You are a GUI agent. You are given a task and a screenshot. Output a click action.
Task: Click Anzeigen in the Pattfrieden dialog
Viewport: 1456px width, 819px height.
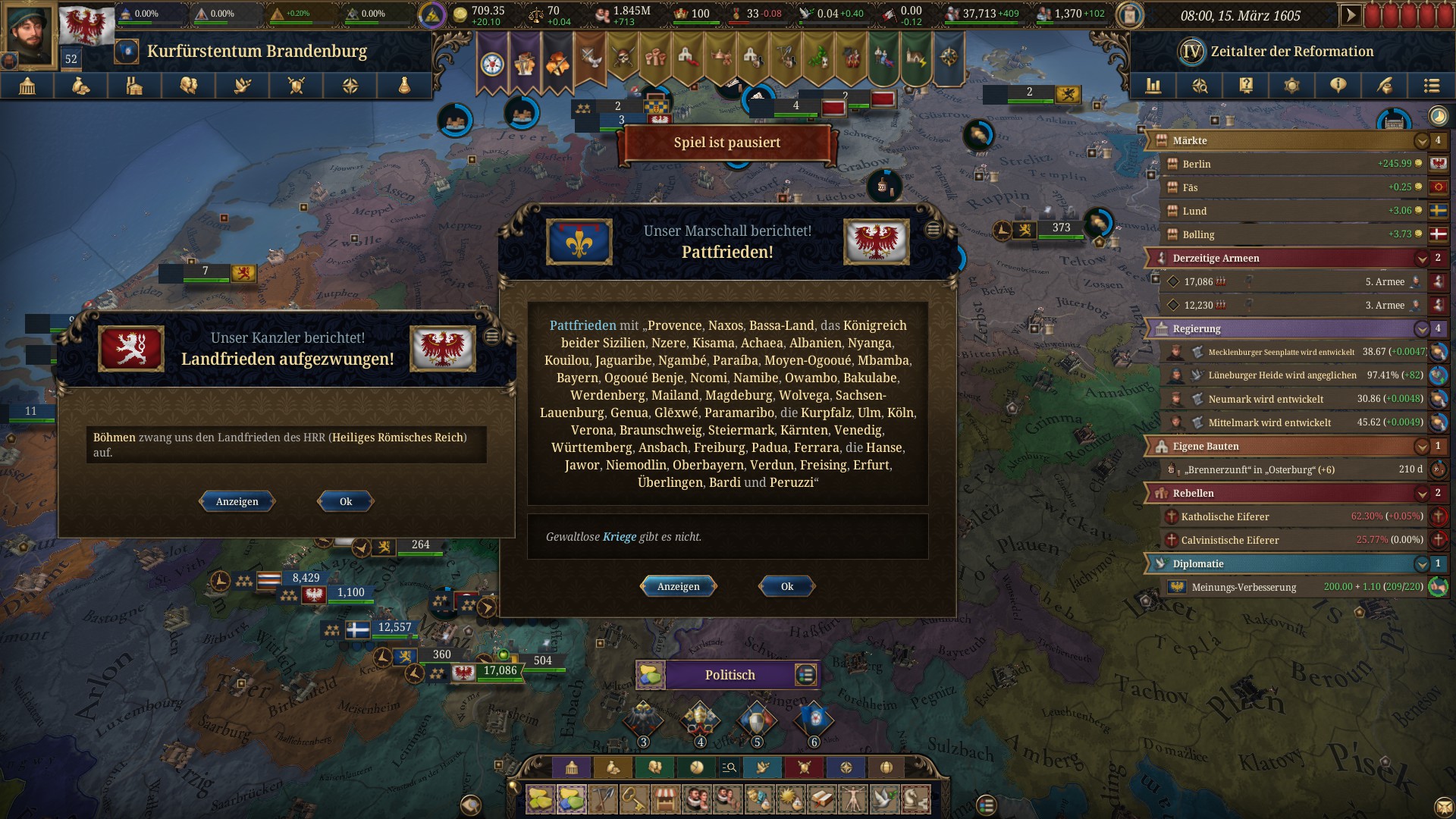click(679, 586)
